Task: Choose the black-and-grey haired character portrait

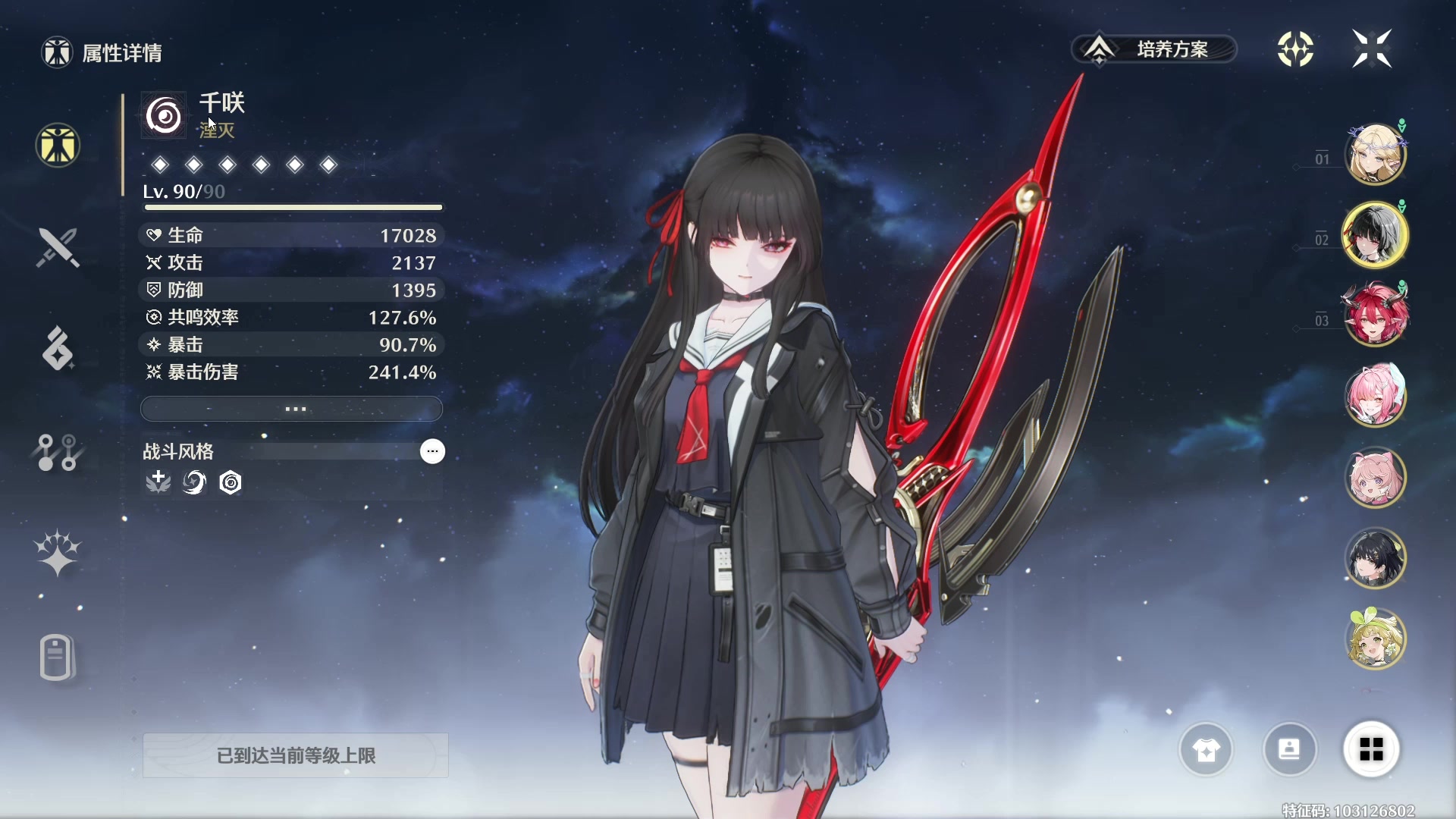Action: (1375, 235)
